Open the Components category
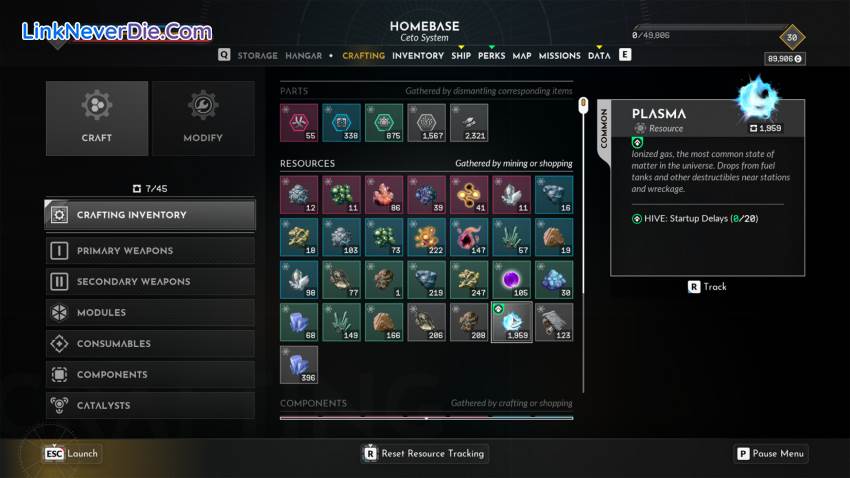Screen dimensions: 850x478 tap(150, 375)
